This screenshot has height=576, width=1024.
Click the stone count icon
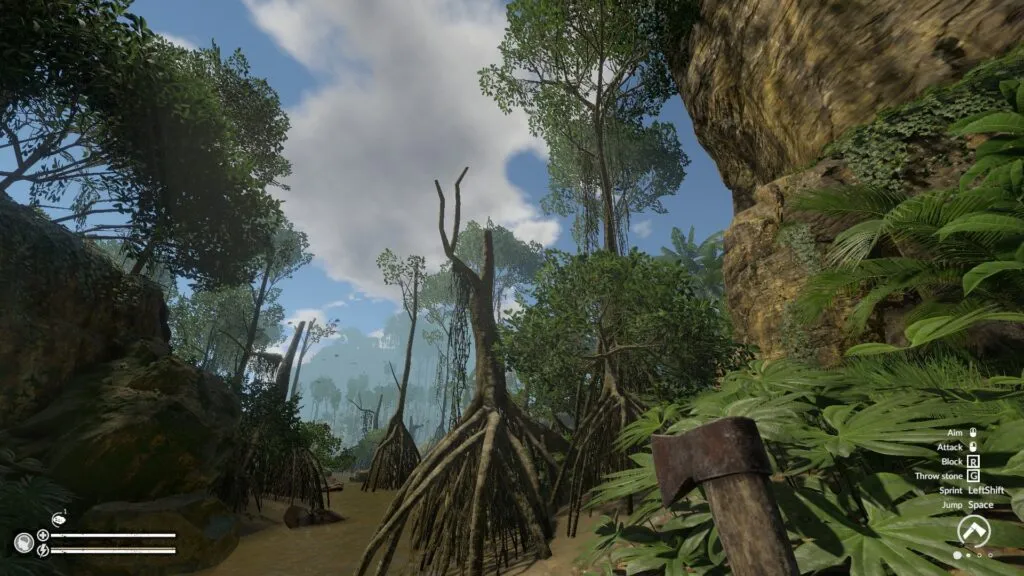coord(57,519)
